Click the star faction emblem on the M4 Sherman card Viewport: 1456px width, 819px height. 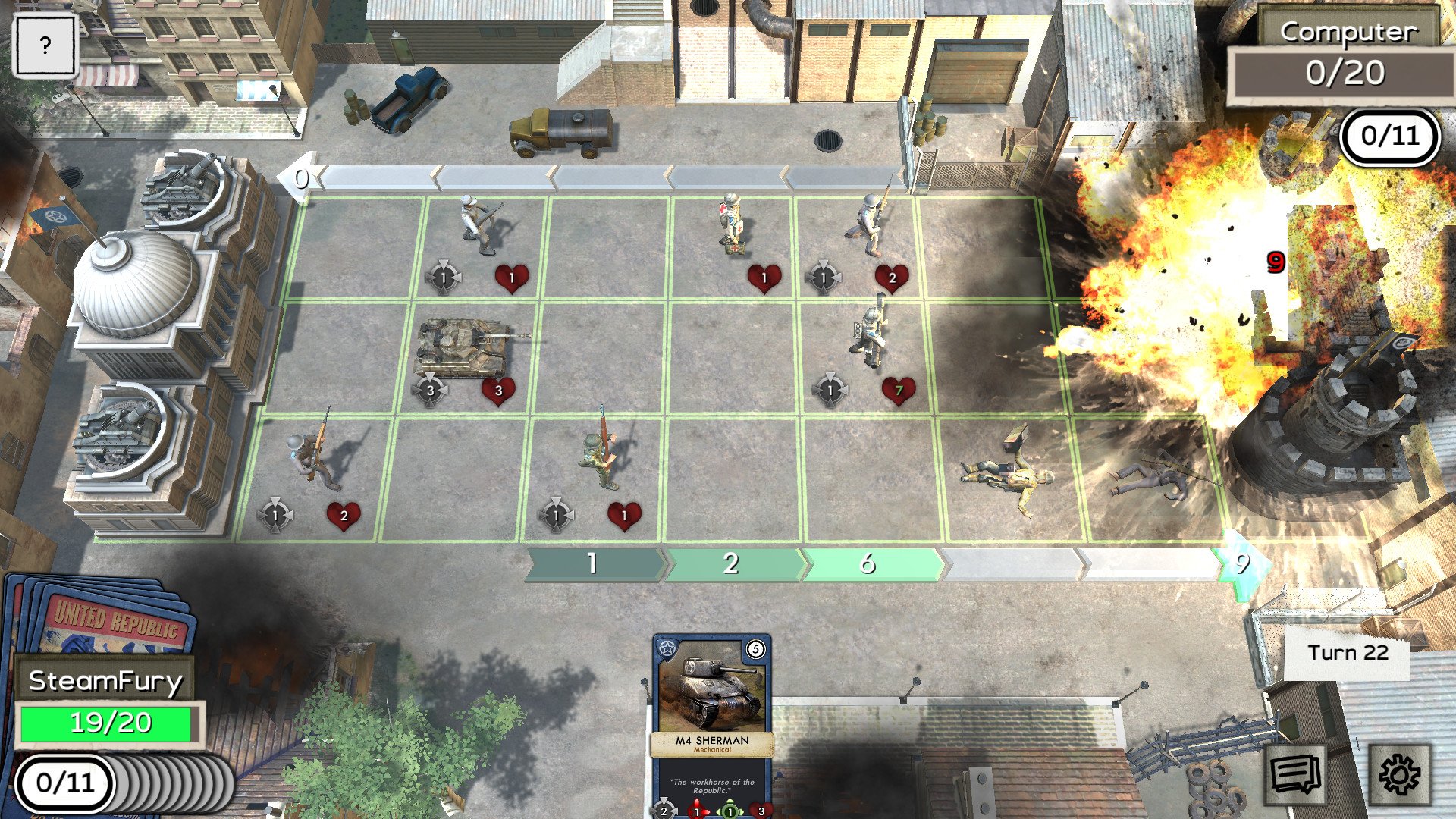pyautogui.click(x=667, y=648)
